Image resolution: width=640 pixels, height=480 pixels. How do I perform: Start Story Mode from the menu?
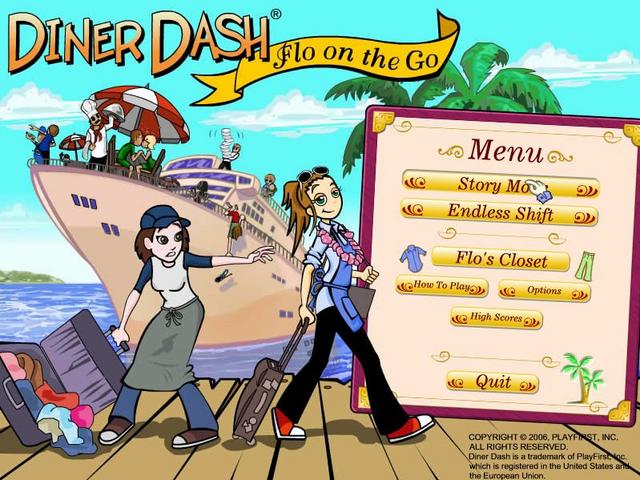point(499,185)
